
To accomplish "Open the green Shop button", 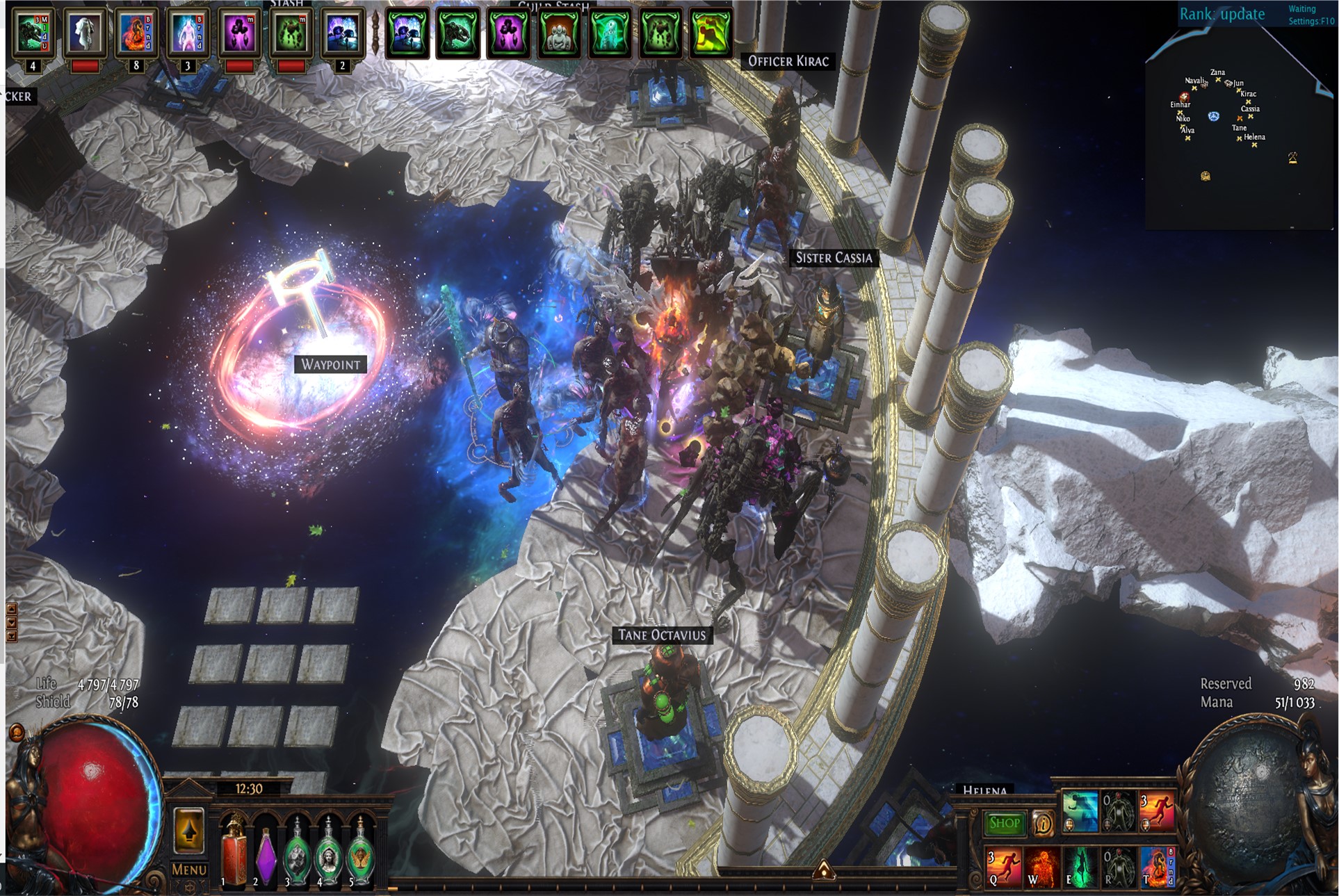I will [1005, 823].
